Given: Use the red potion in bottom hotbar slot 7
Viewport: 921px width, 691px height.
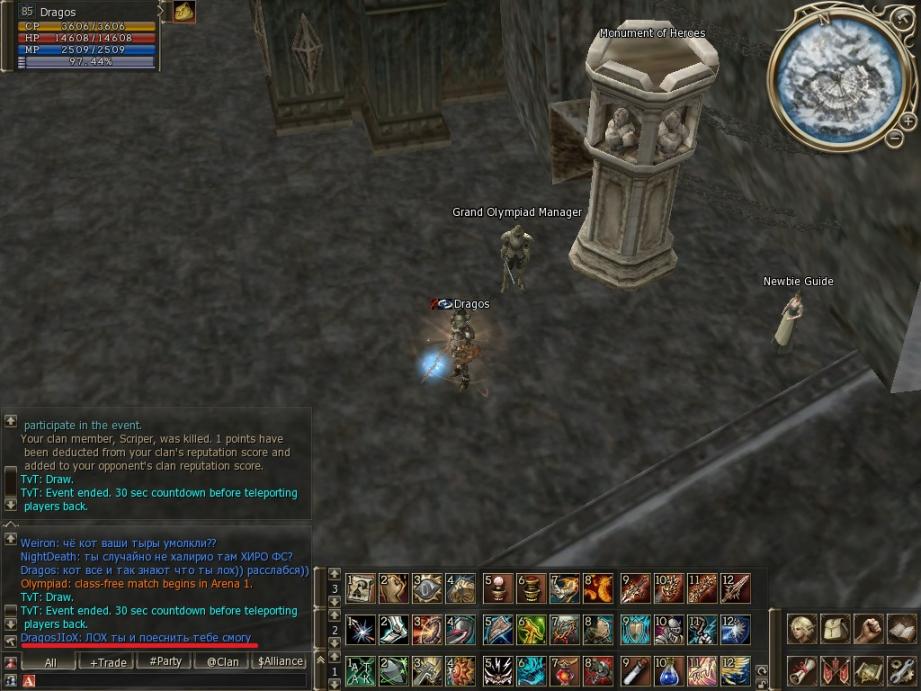Looking at the screenshot, I should (x=566, y=669).
